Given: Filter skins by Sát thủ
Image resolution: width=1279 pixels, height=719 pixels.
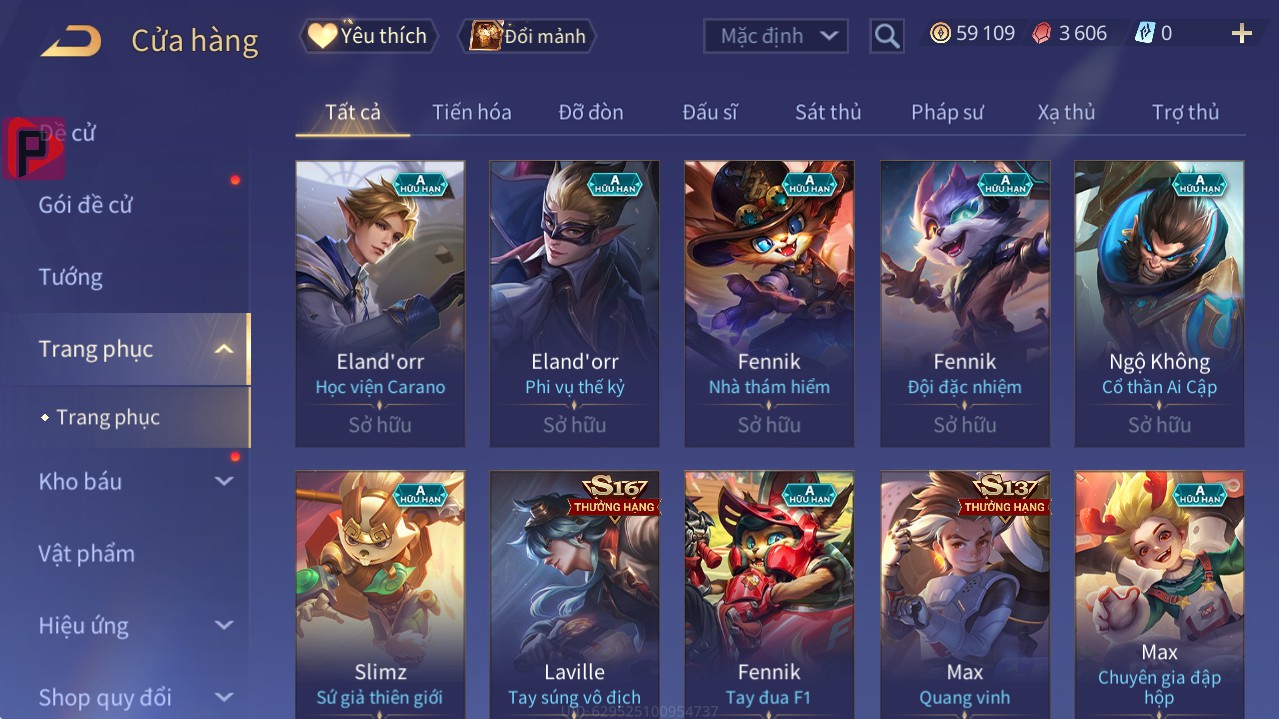Looking at the screenshot, I should [x=828, y=112].
